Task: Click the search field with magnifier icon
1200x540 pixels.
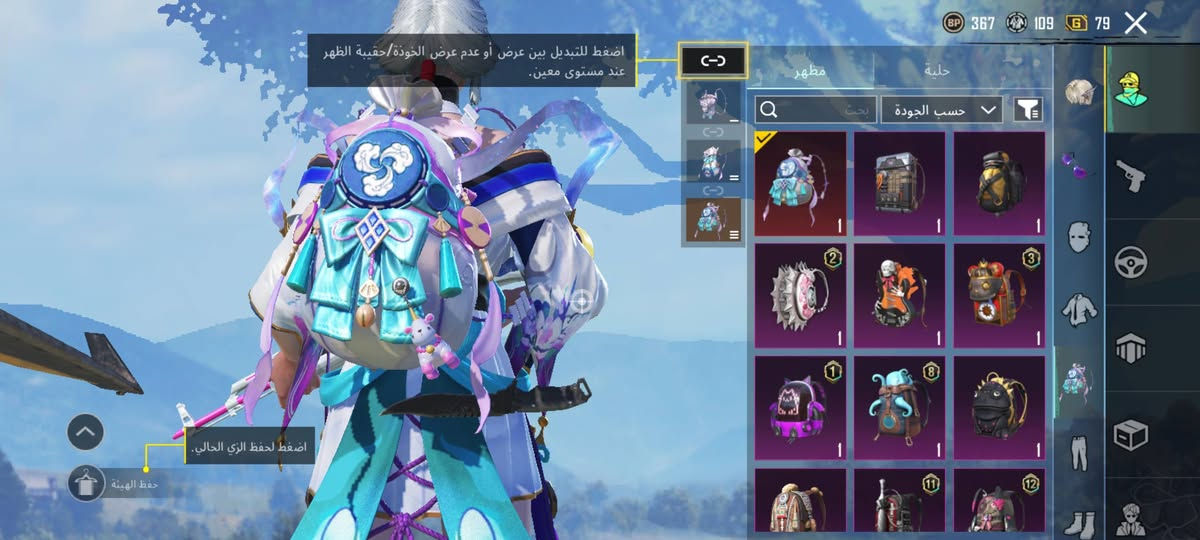Action: [815, 109]
